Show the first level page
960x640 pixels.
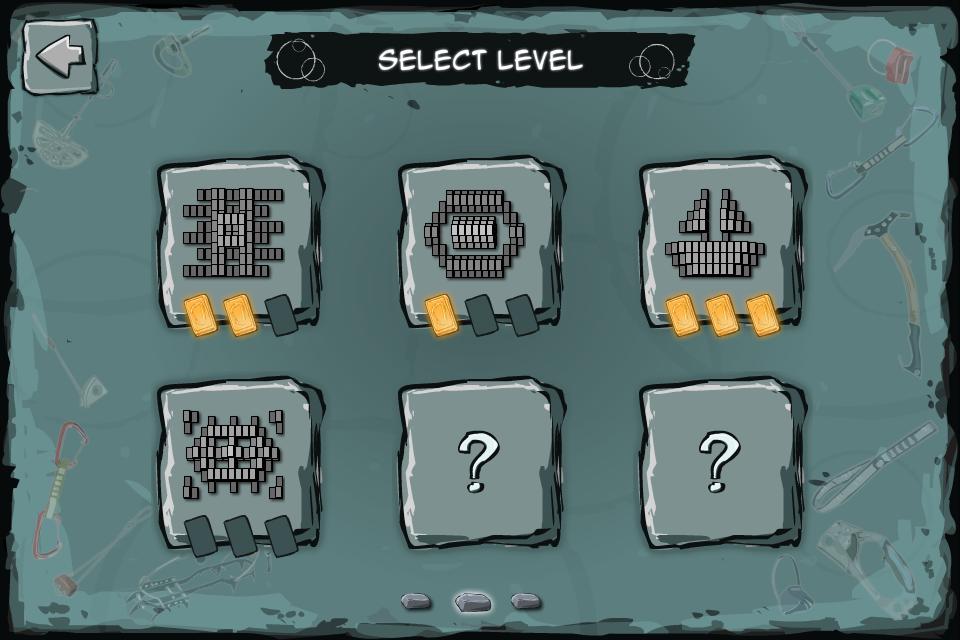(x=416, y=601)
